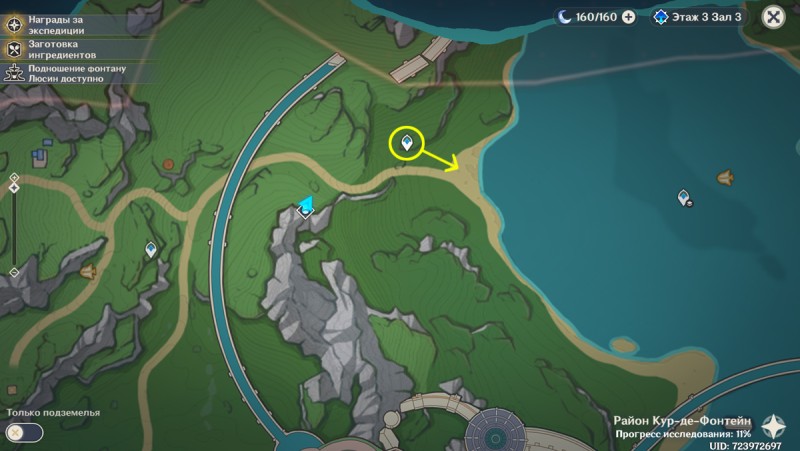
Task: Select the cyan player position marker
Action: (x=306, y=207)
